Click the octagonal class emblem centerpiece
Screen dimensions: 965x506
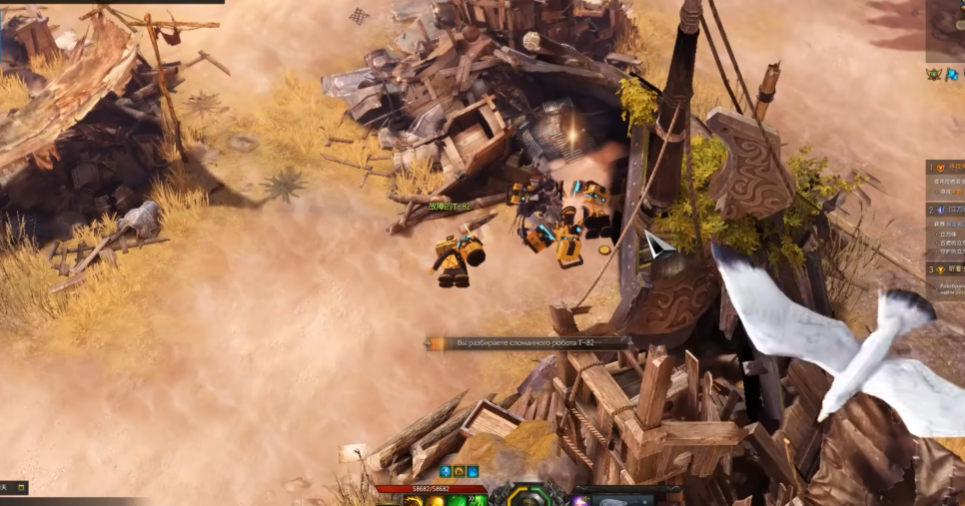click(527, 496)
